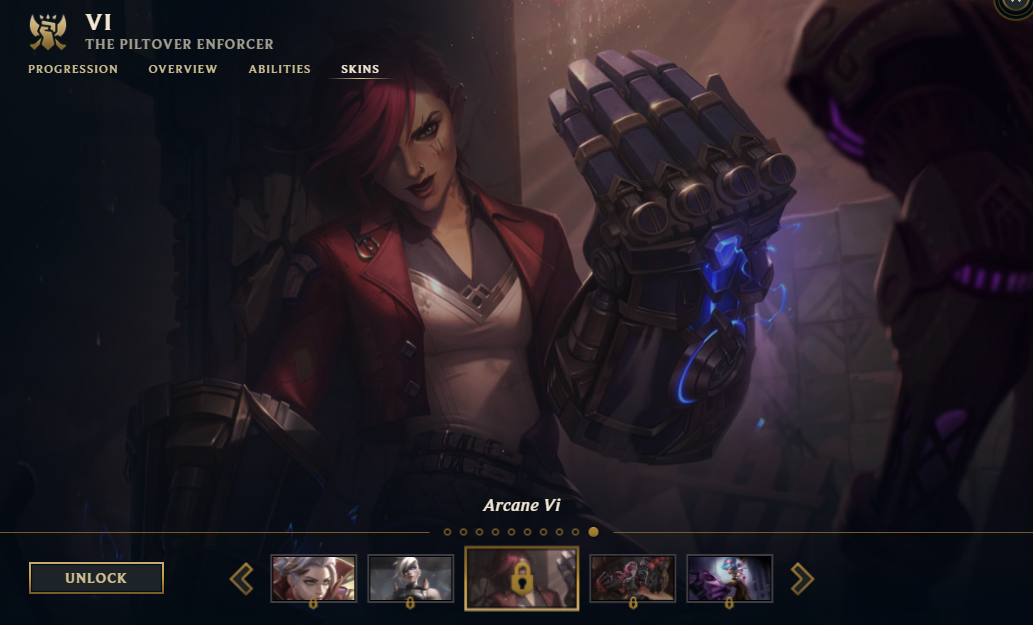Switch to the Progression tab

point(73,69)
